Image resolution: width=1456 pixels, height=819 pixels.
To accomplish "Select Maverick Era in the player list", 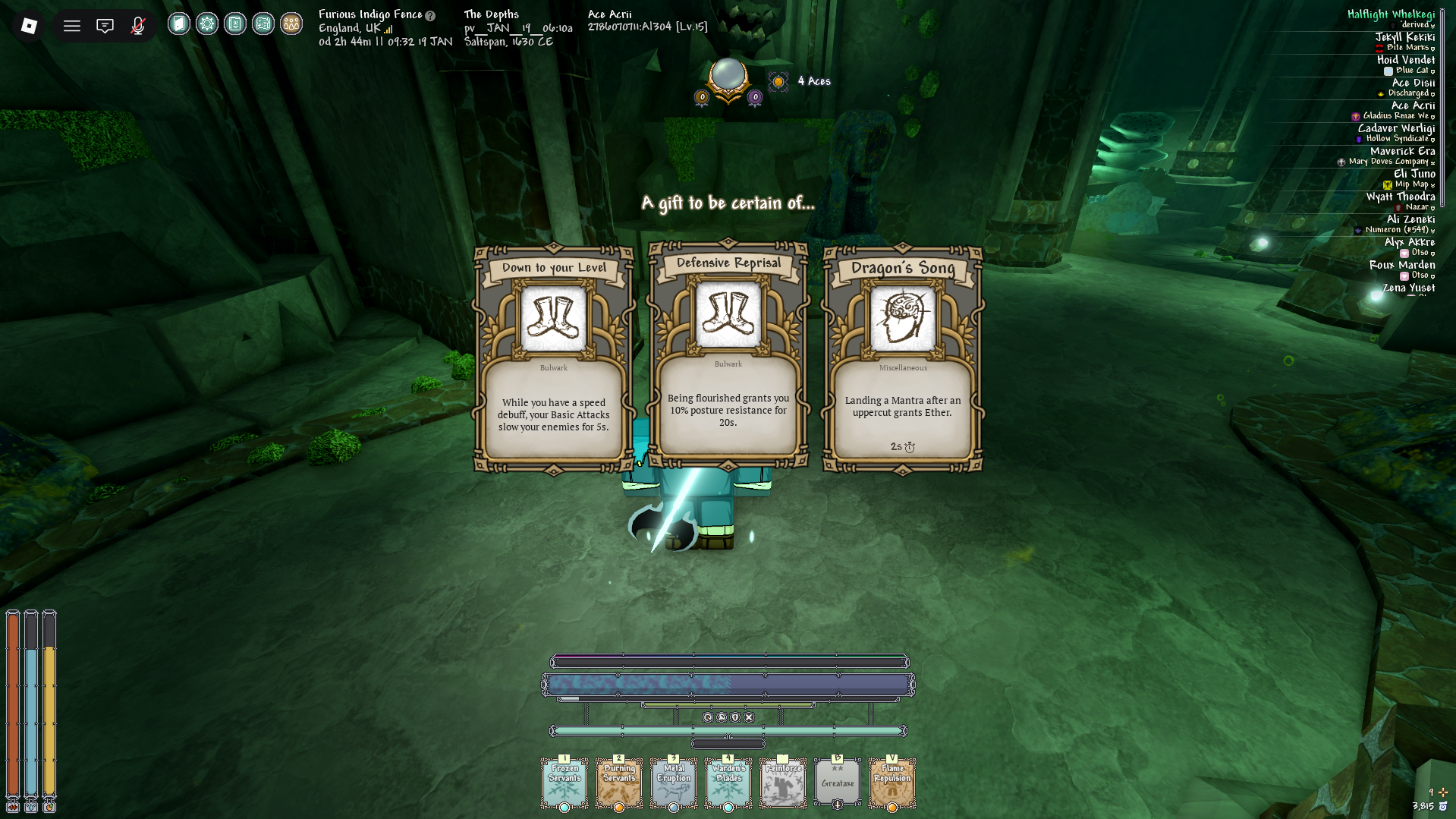I will [x=1402, y=151].
